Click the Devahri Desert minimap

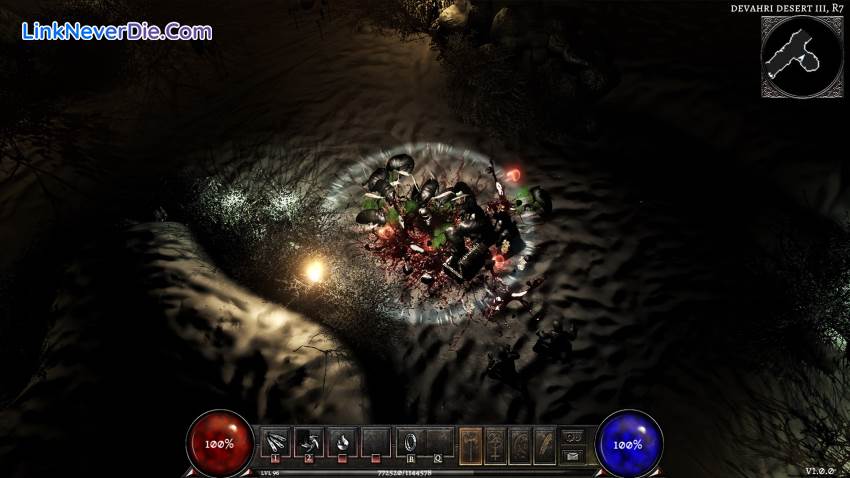pos(801,57)
